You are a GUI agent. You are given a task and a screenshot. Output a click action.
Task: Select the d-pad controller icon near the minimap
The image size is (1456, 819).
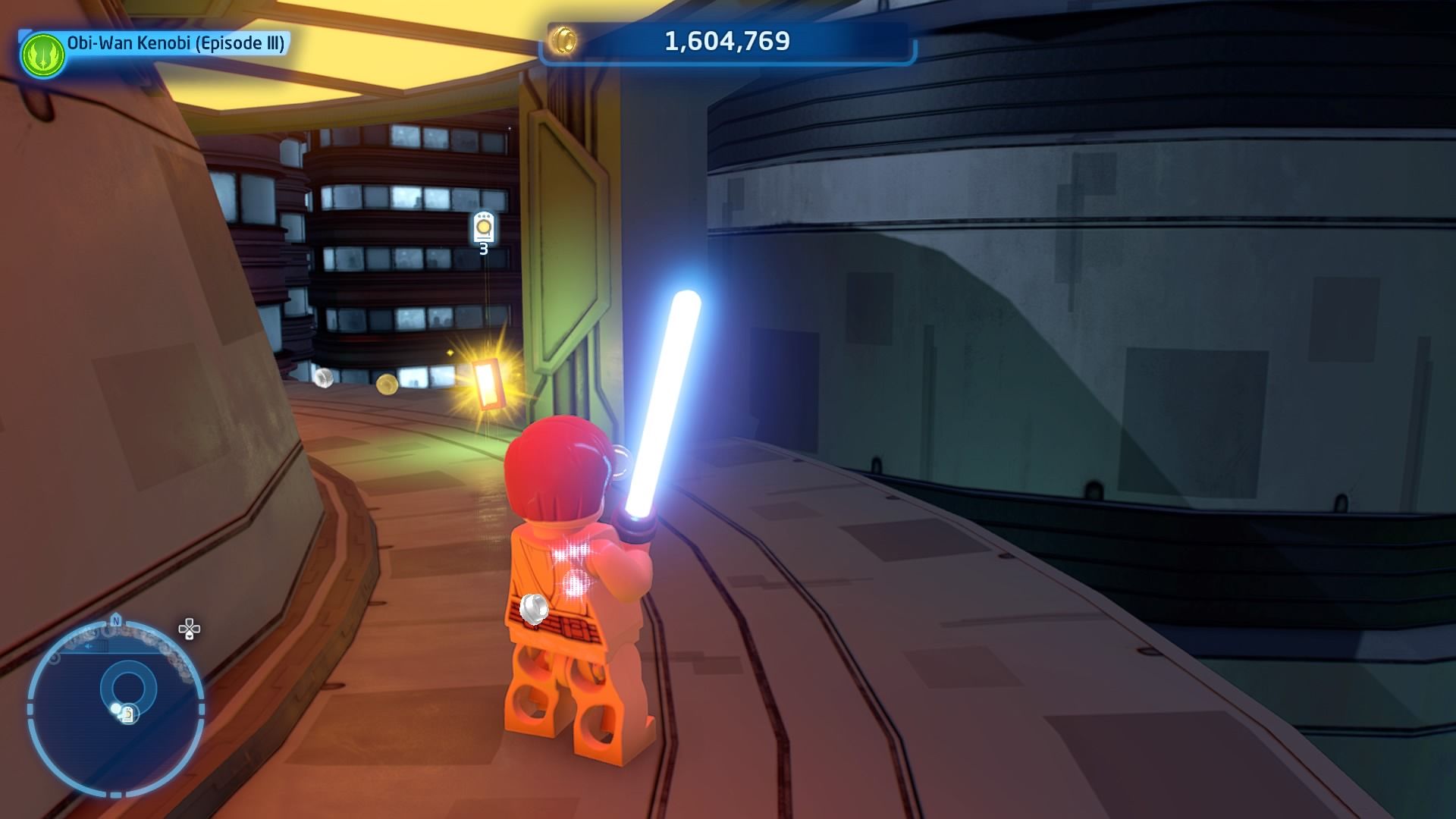pos(189,629)
